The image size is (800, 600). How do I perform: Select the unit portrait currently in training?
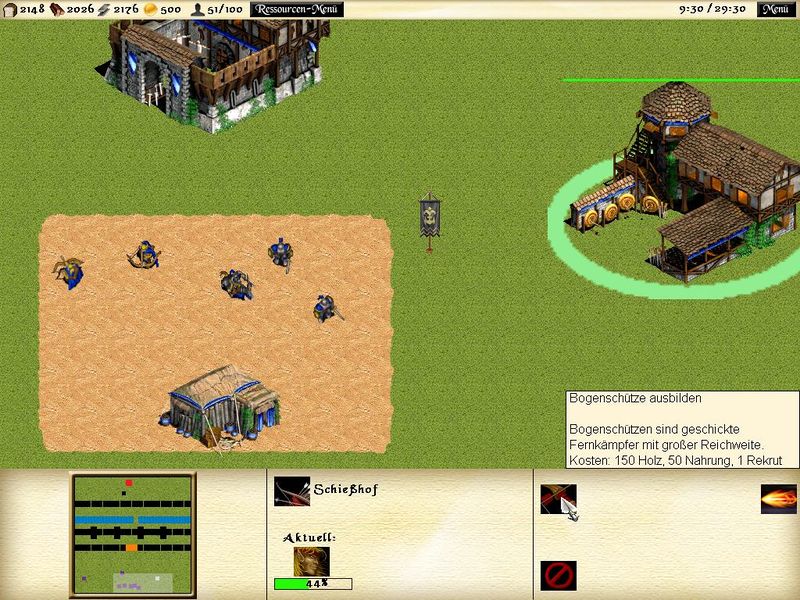pos(311,561)
